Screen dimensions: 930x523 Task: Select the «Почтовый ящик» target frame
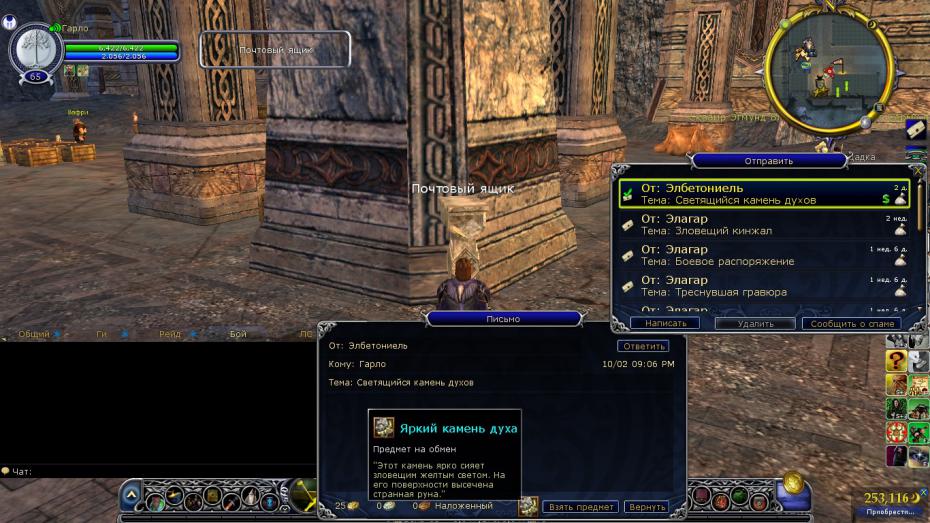pyautogui.click(x=275, y=49)
